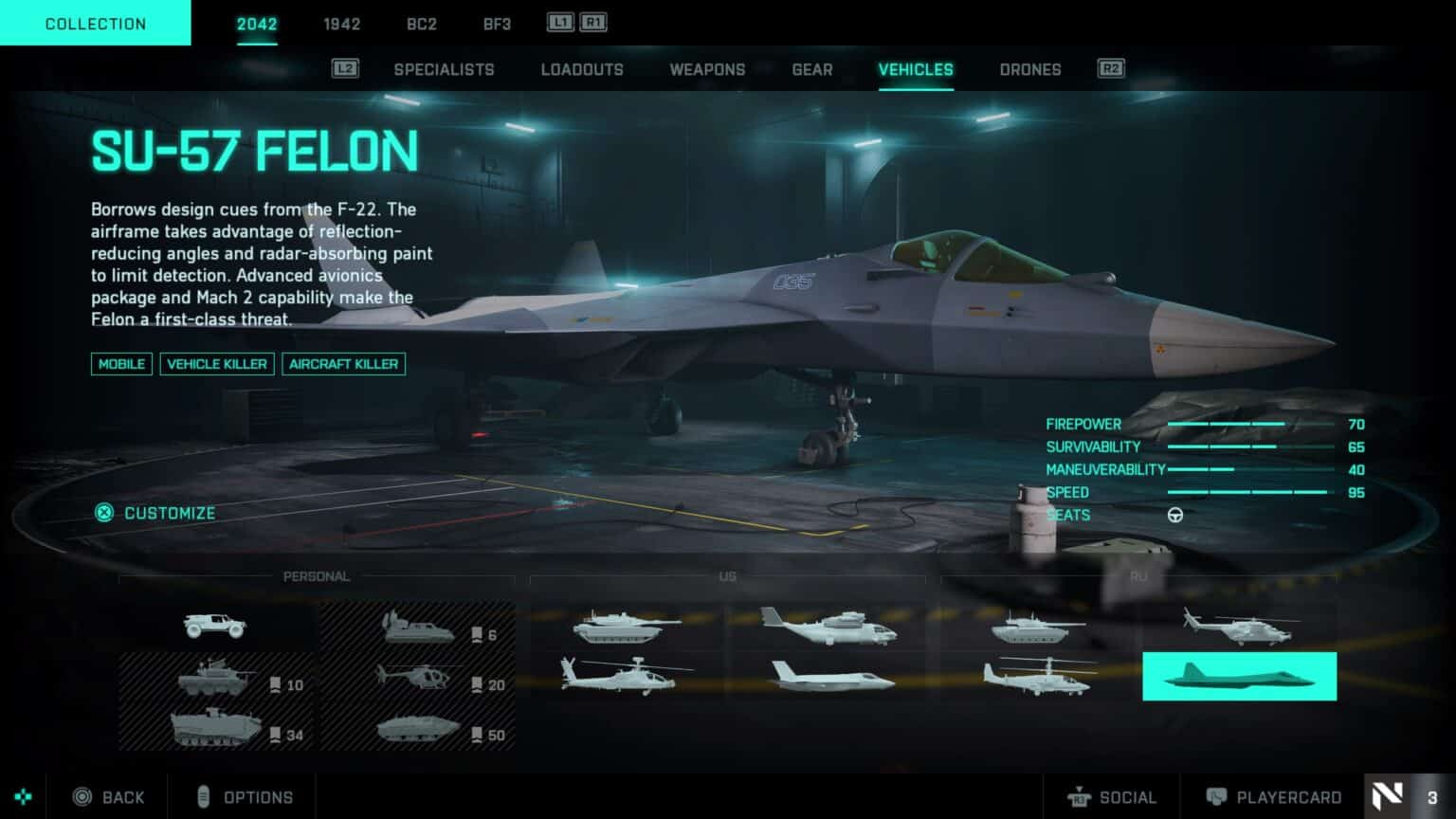Select the BF3 collection tab
Image resolution: width=1456 pixels, height=819 pixels.
497,24
